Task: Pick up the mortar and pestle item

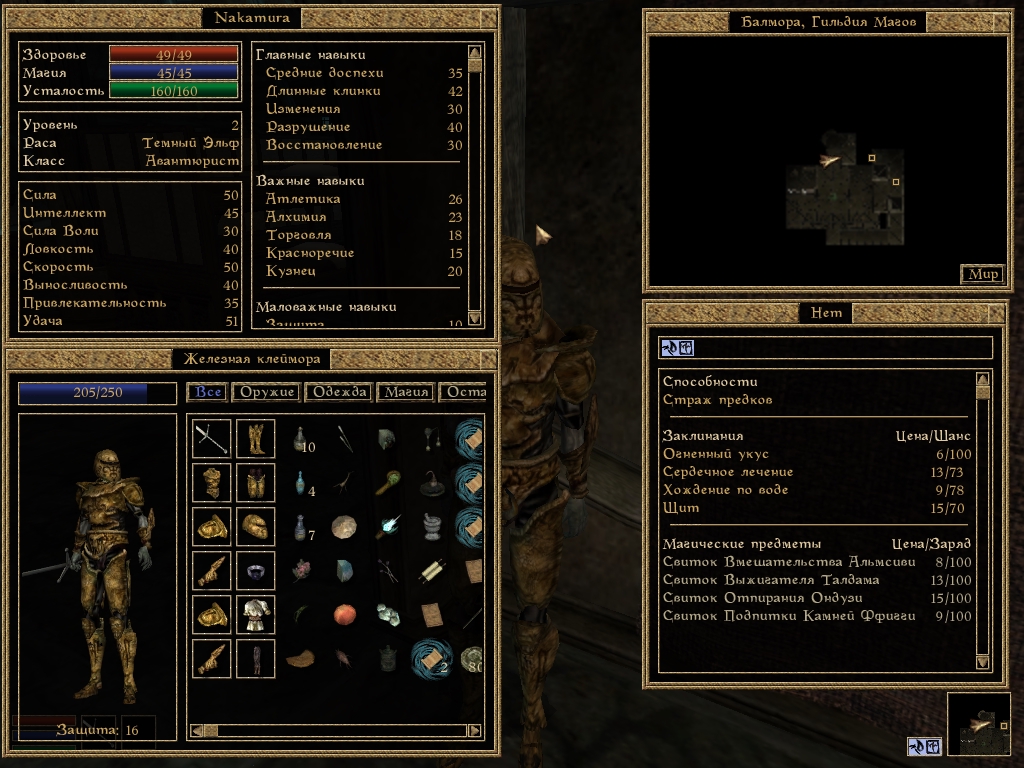Action: (x=431, y=527)
